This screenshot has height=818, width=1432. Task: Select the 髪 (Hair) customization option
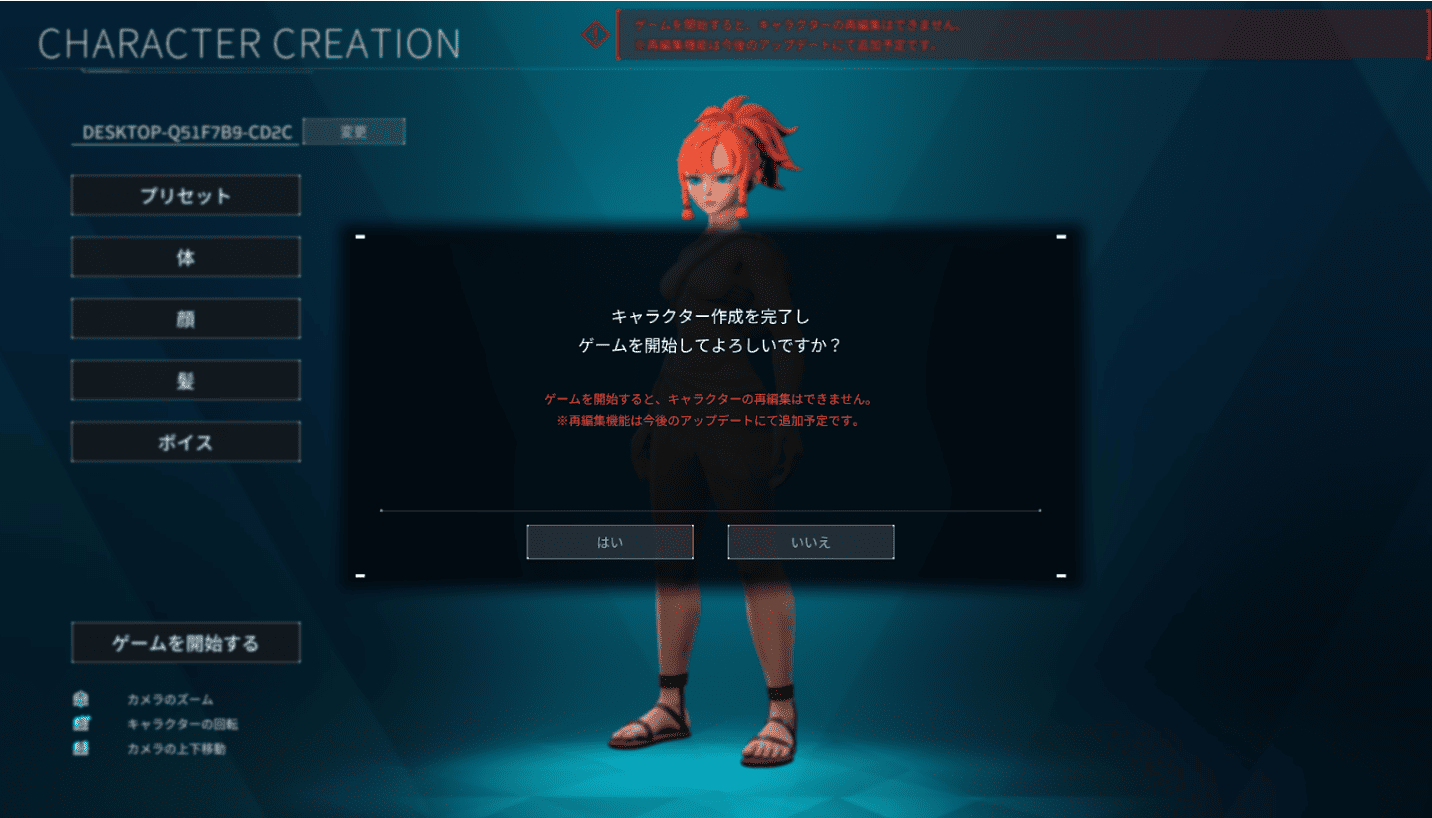(185, 380)
